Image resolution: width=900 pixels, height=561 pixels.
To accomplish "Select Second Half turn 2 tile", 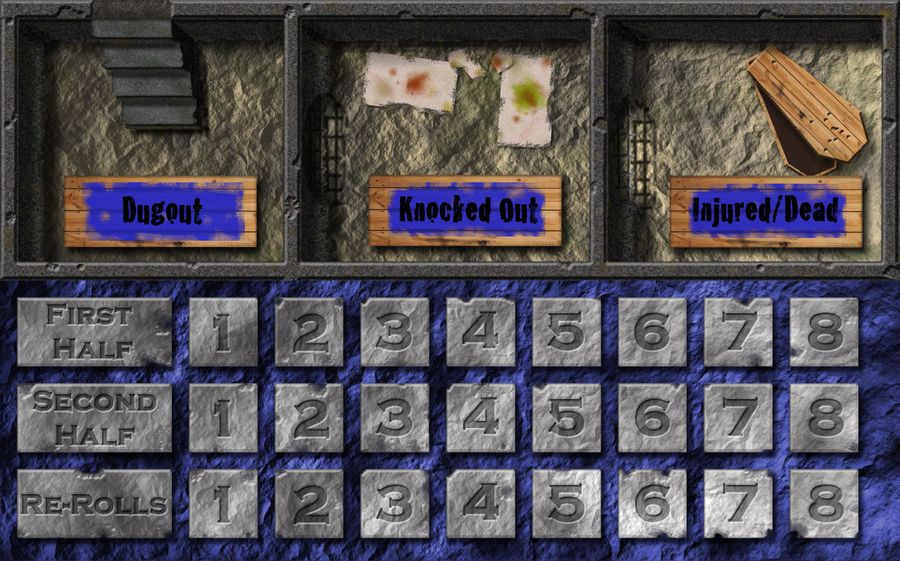I will (309, 418).
